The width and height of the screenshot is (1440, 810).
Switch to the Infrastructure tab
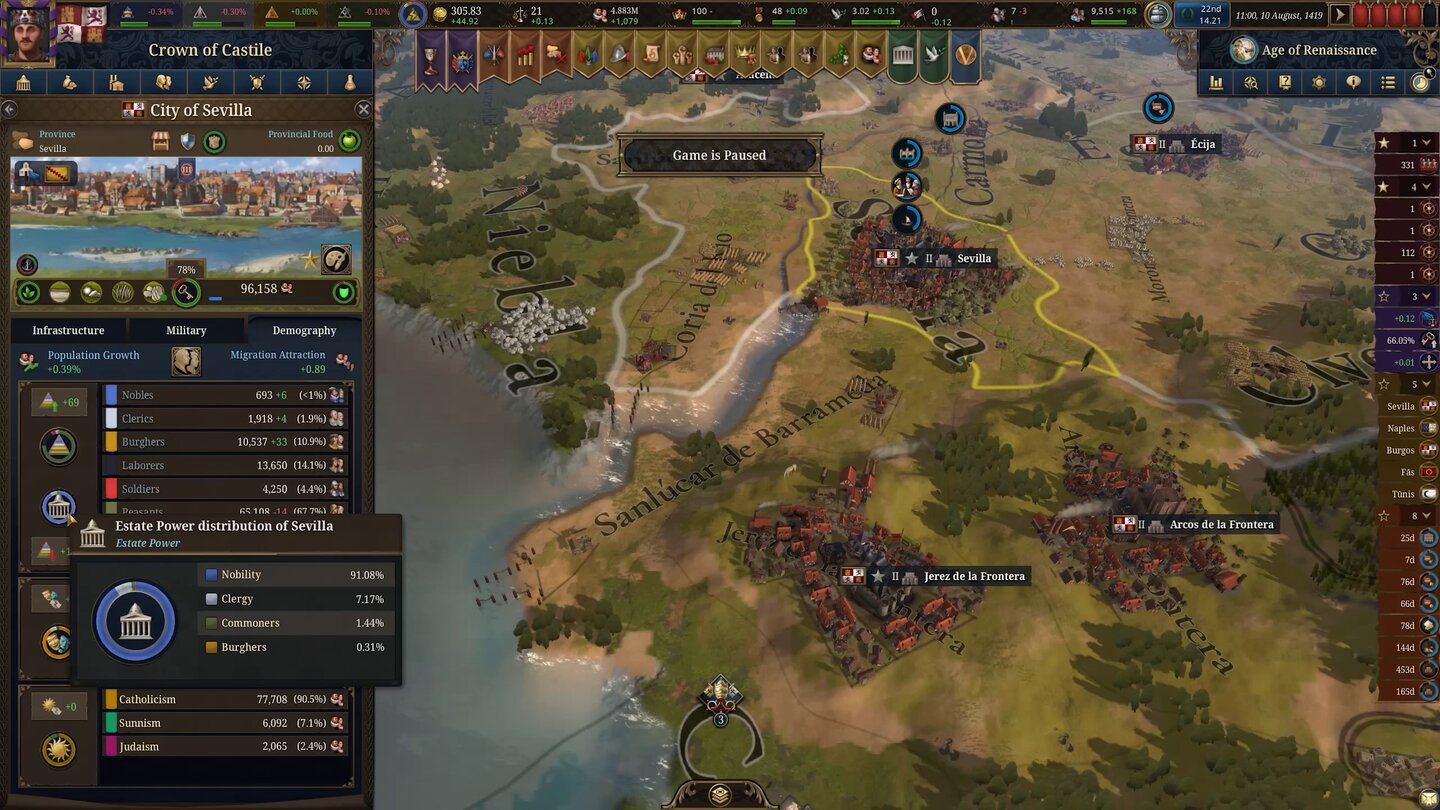[x=68, y=330]
